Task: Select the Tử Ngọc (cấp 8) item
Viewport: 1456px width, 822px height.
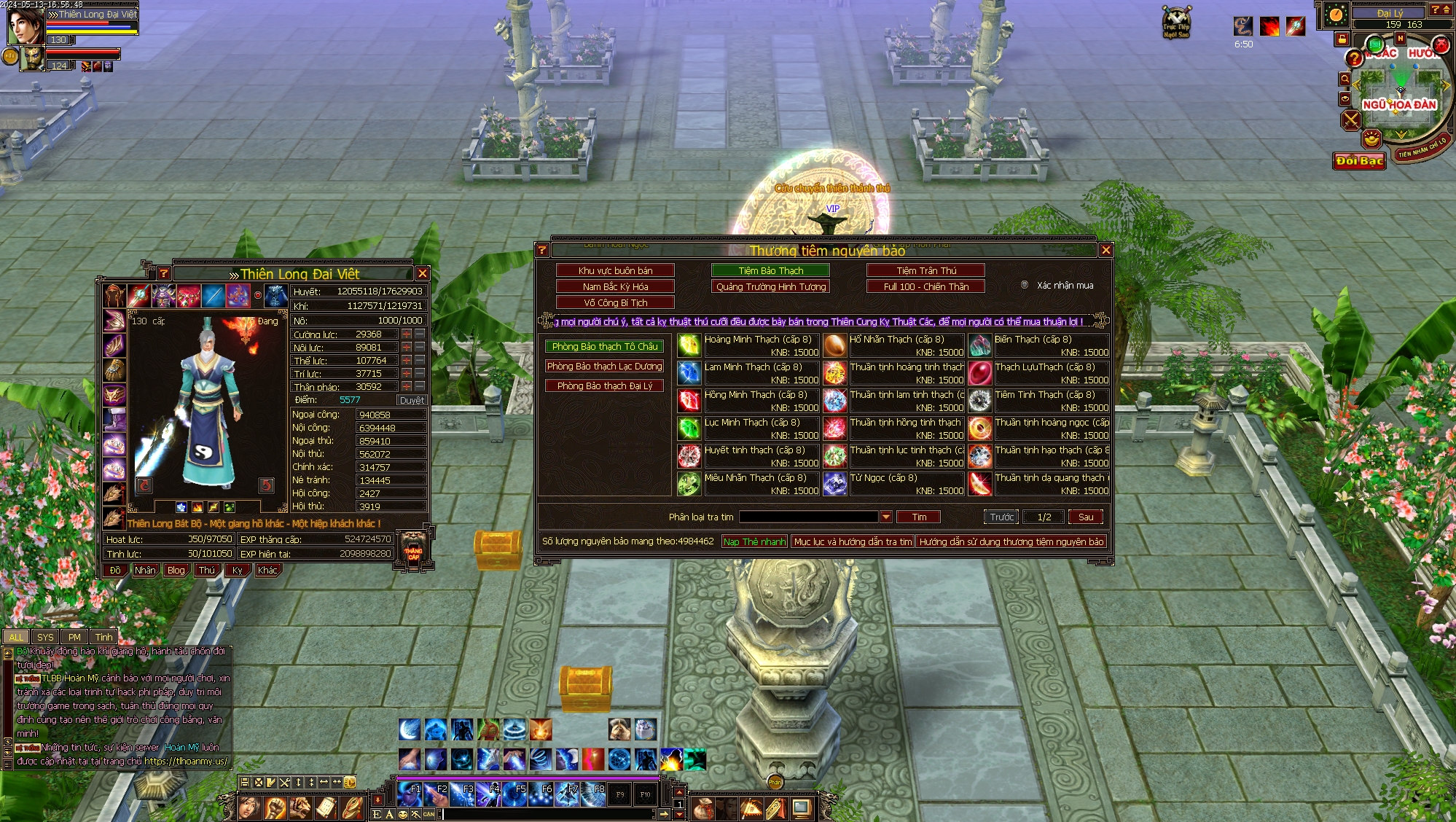Action: (x=835, y=483)
